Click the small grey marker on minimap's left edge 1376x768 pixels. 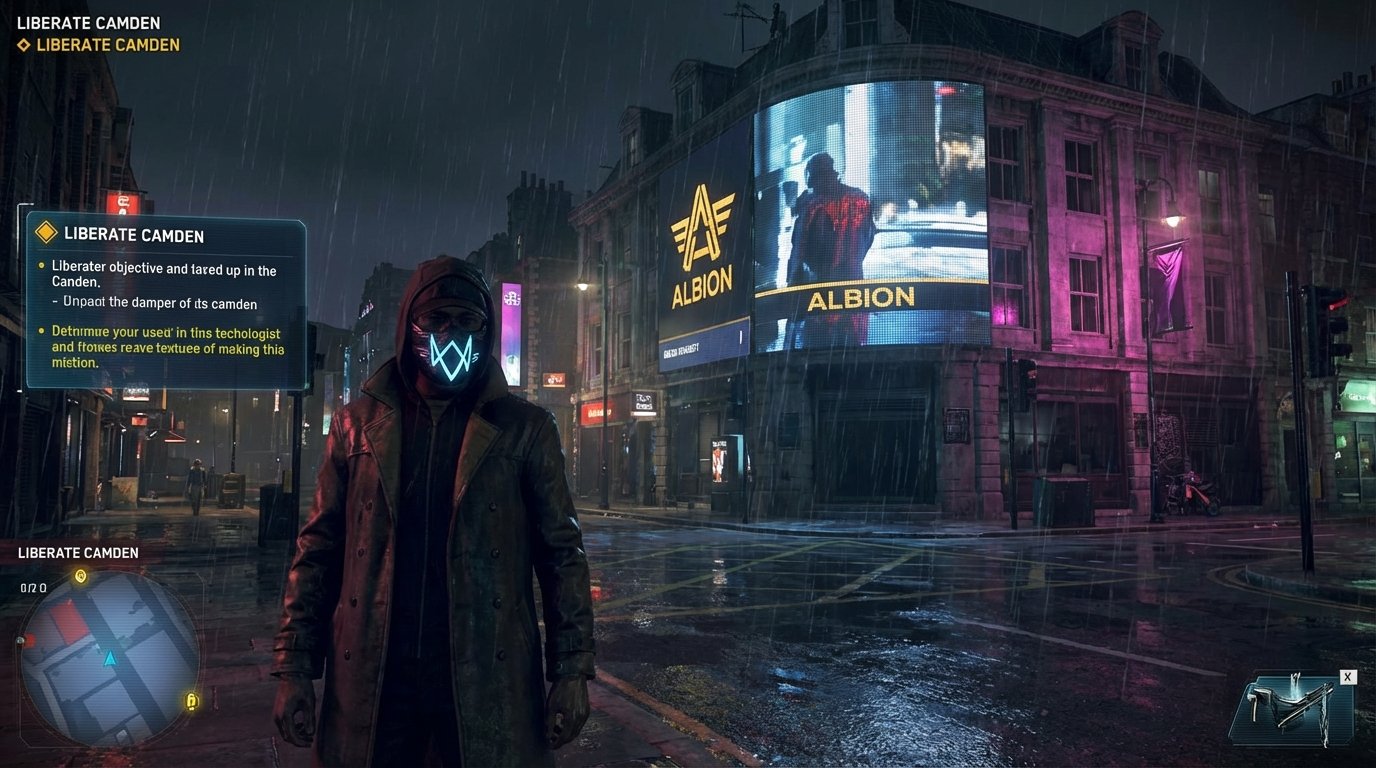(x=20, y=641)
